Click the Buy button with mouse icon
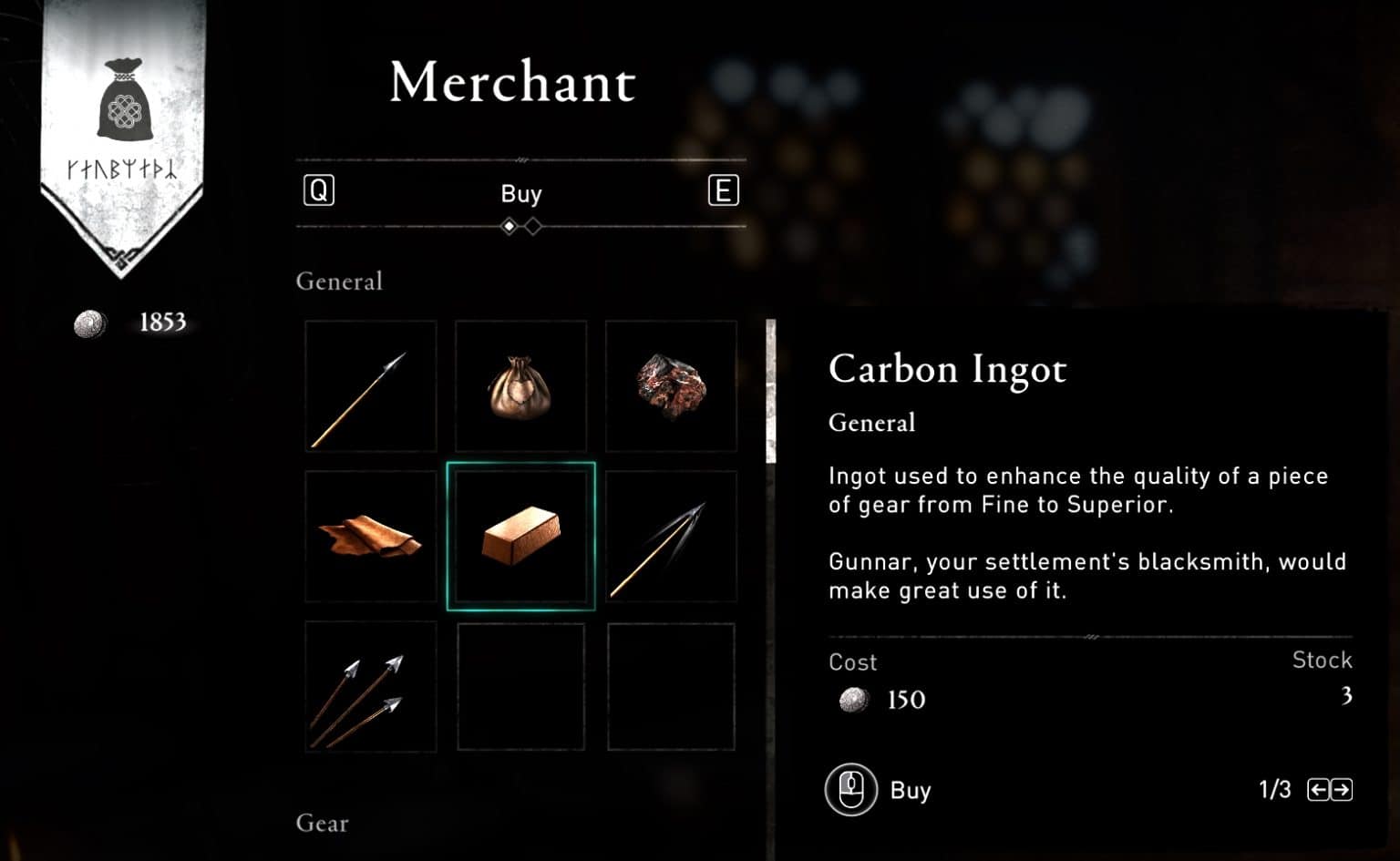 879,790
